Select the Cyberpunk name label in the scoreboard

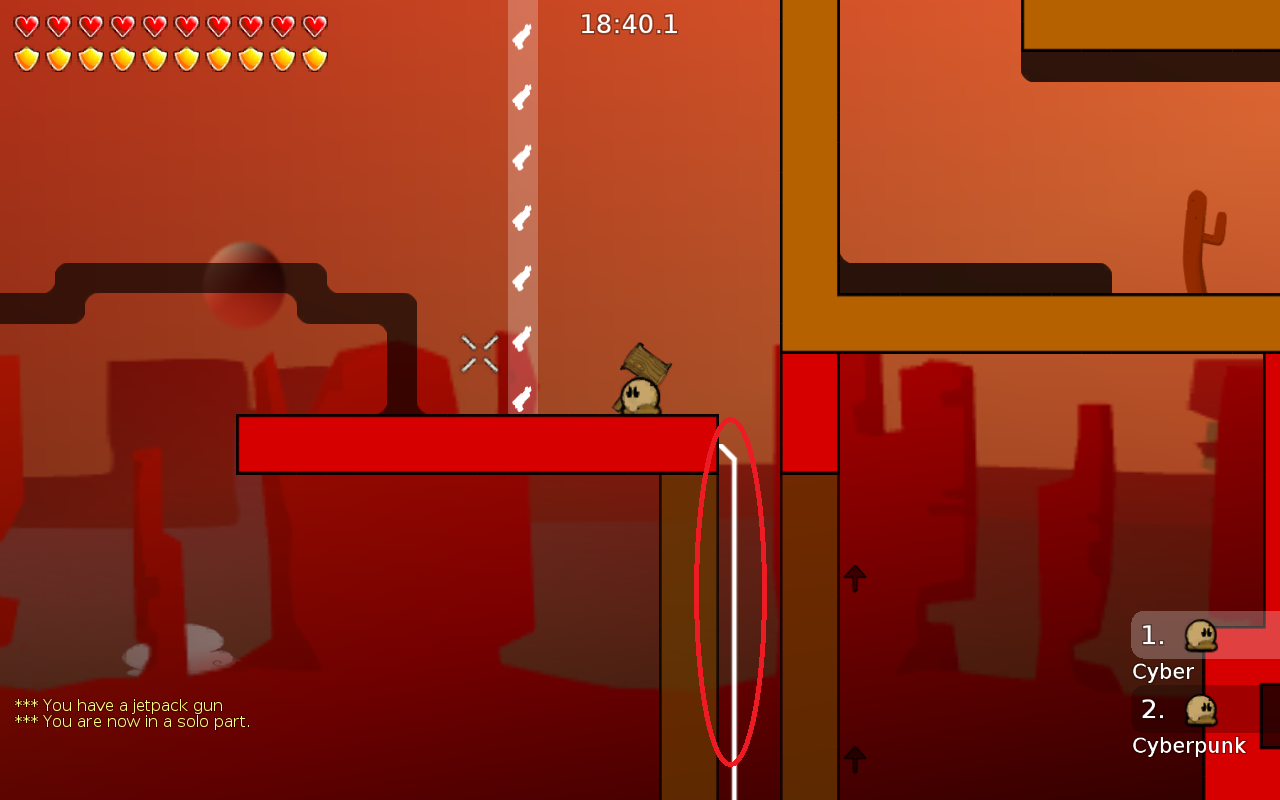pyautogui.click(x=1188, y=745)
